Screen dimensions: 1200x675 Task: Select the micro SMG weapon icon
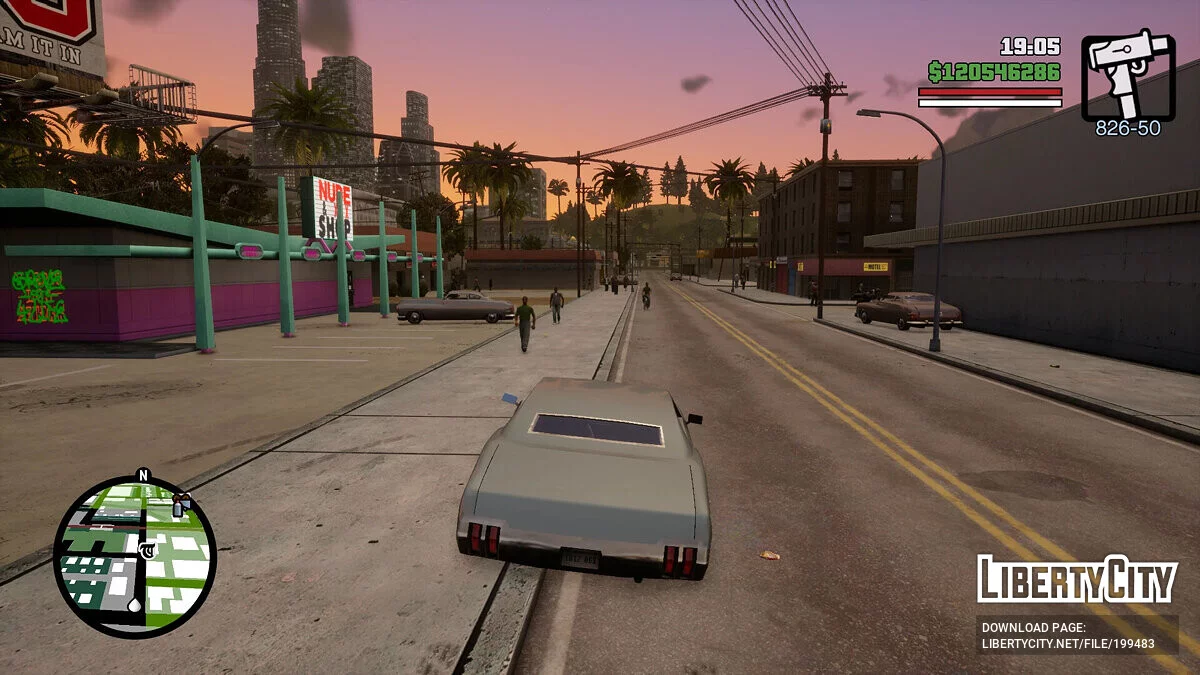point(1128,75)
